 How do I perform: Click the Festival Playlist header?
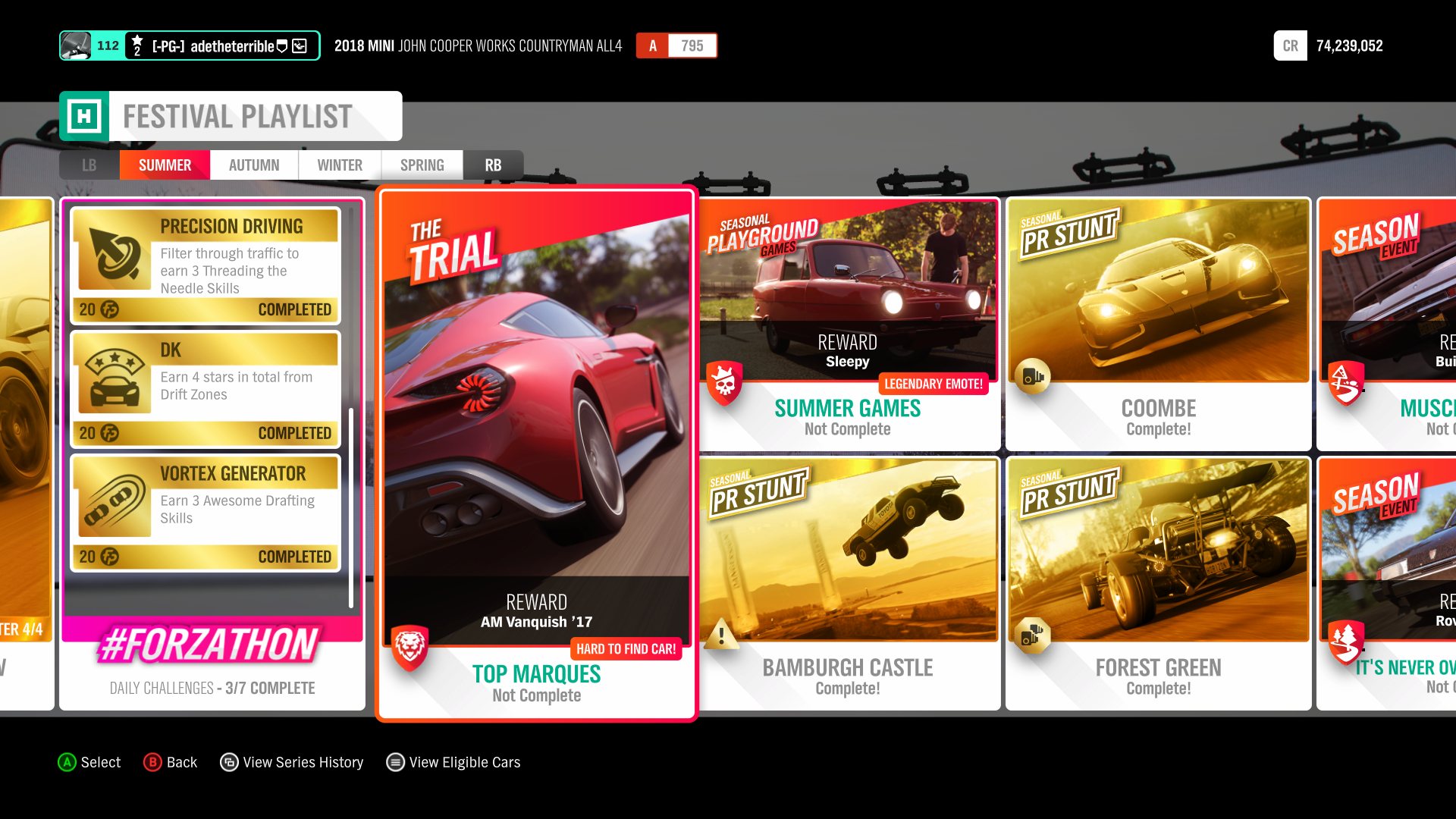pyautogui.click(x=231, y=116)
